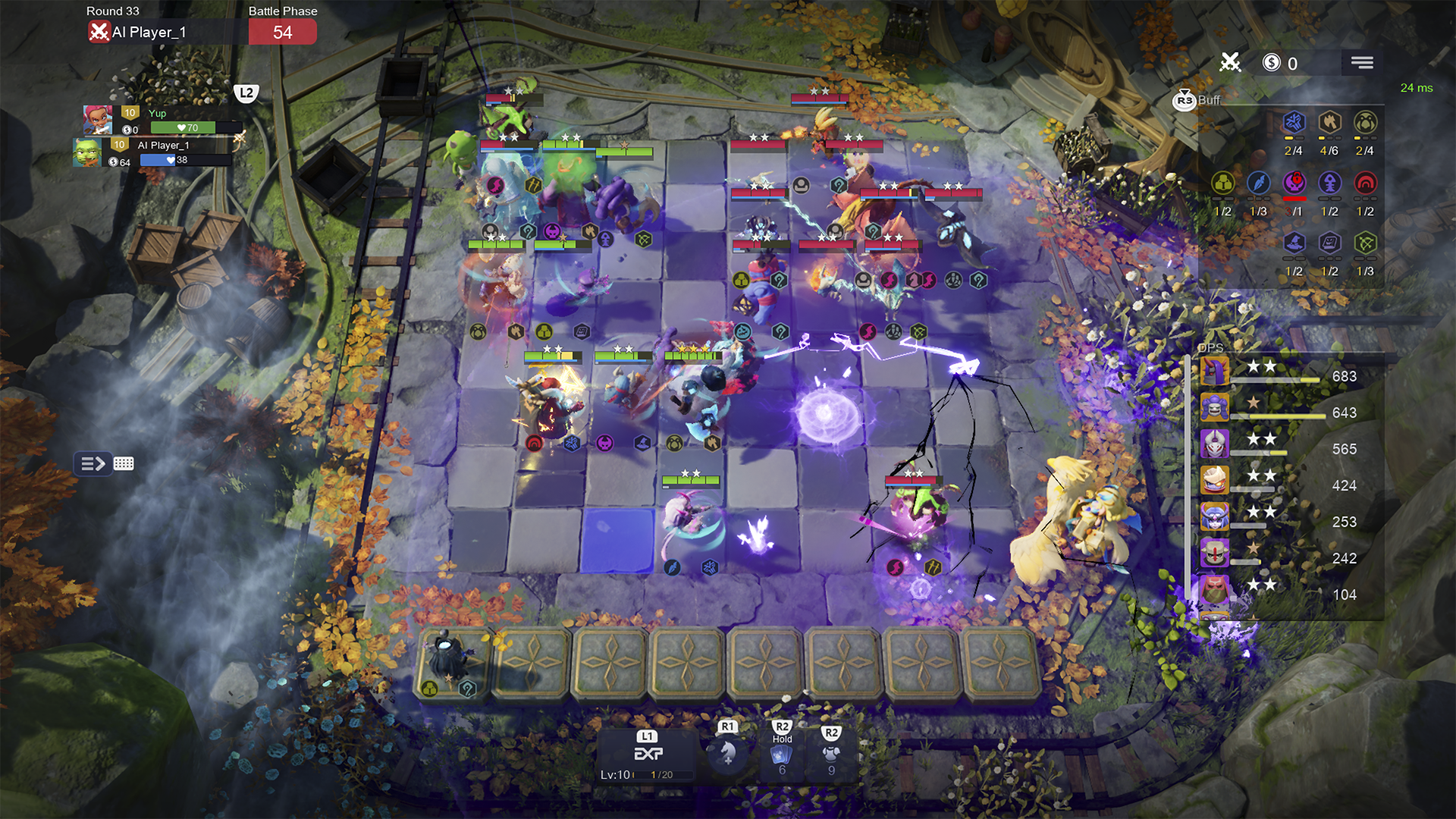The height and width of the screenshot is (819, 1456).
Task: Open the hamburger menu
Action: [x=1361, y=63]
